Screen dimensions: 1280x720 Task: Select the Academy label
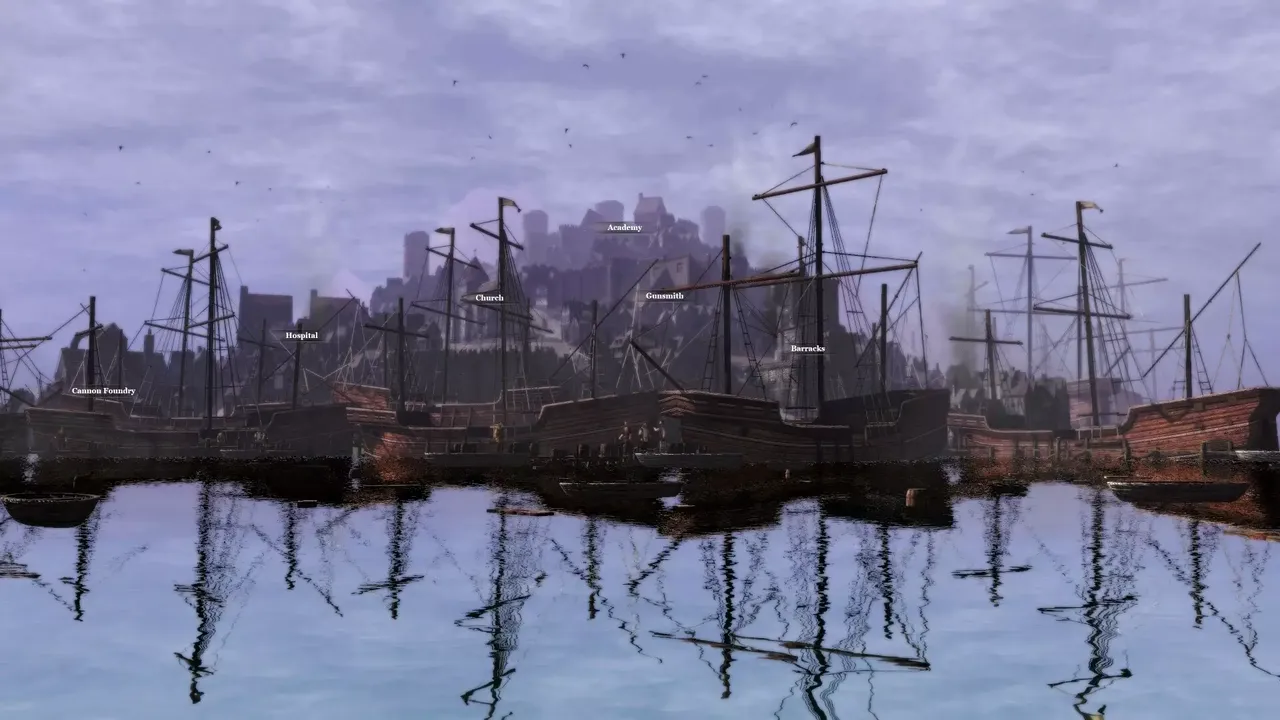tap(625, 228)
